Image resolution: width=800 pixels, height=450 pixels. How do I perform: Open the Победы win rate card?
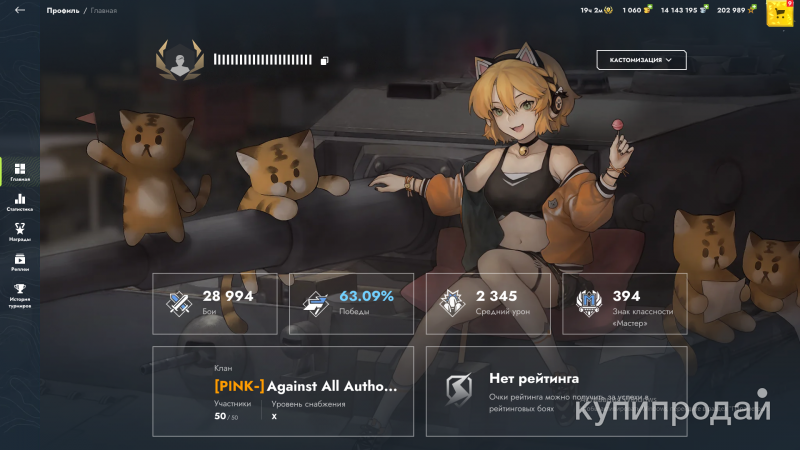(x=352, y=303)
